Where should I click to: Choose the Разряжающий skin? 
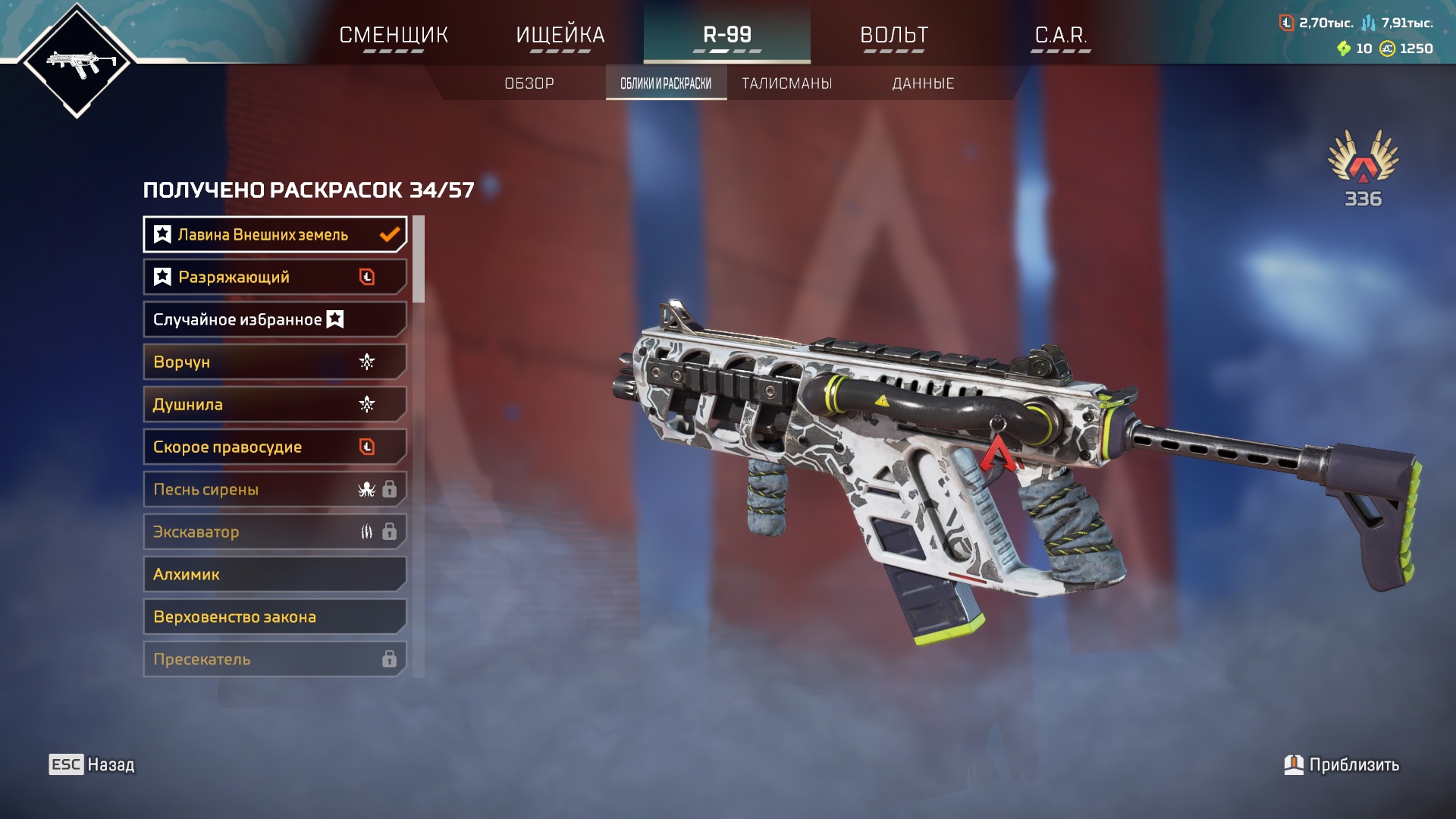click(x=275, y=277)
